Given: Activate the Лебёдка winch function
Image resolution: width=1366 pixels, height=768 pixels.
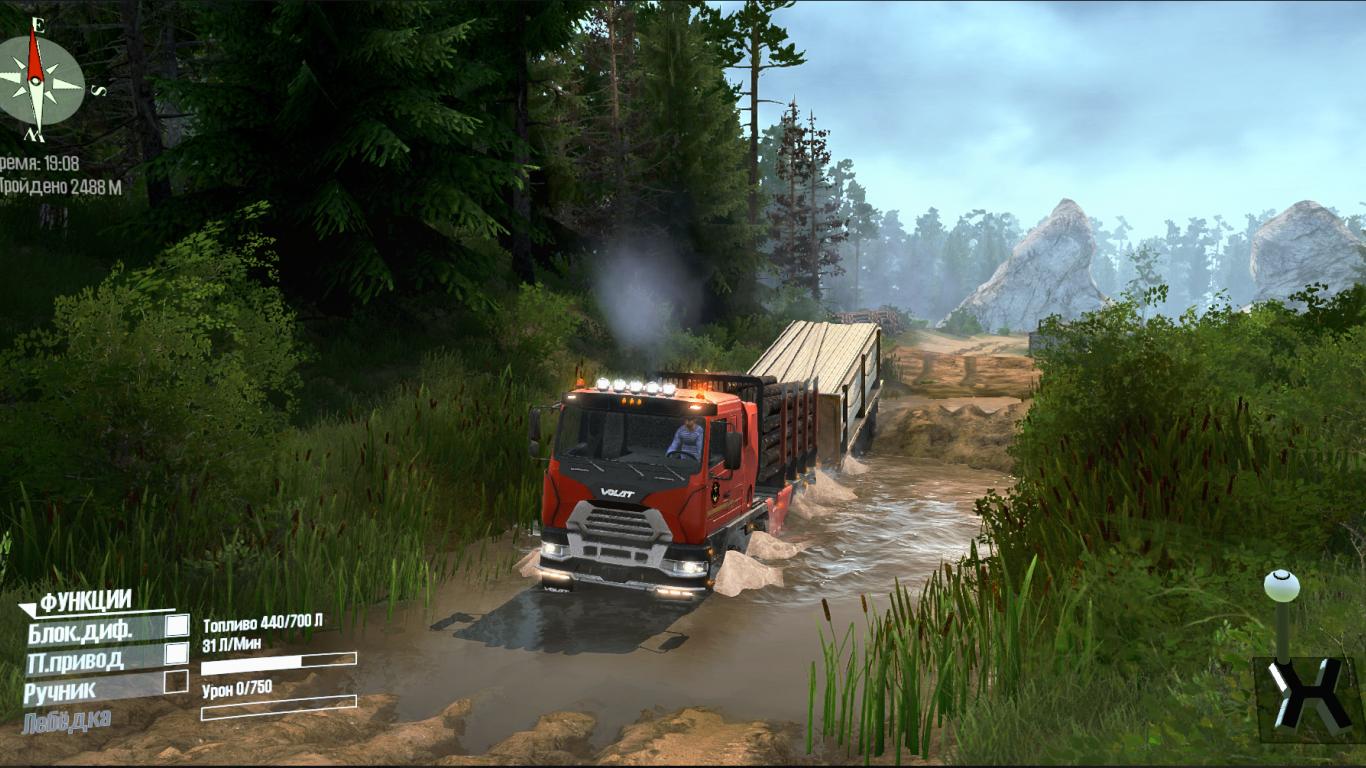Looking at the screenshot, I should tap(66, 720).
